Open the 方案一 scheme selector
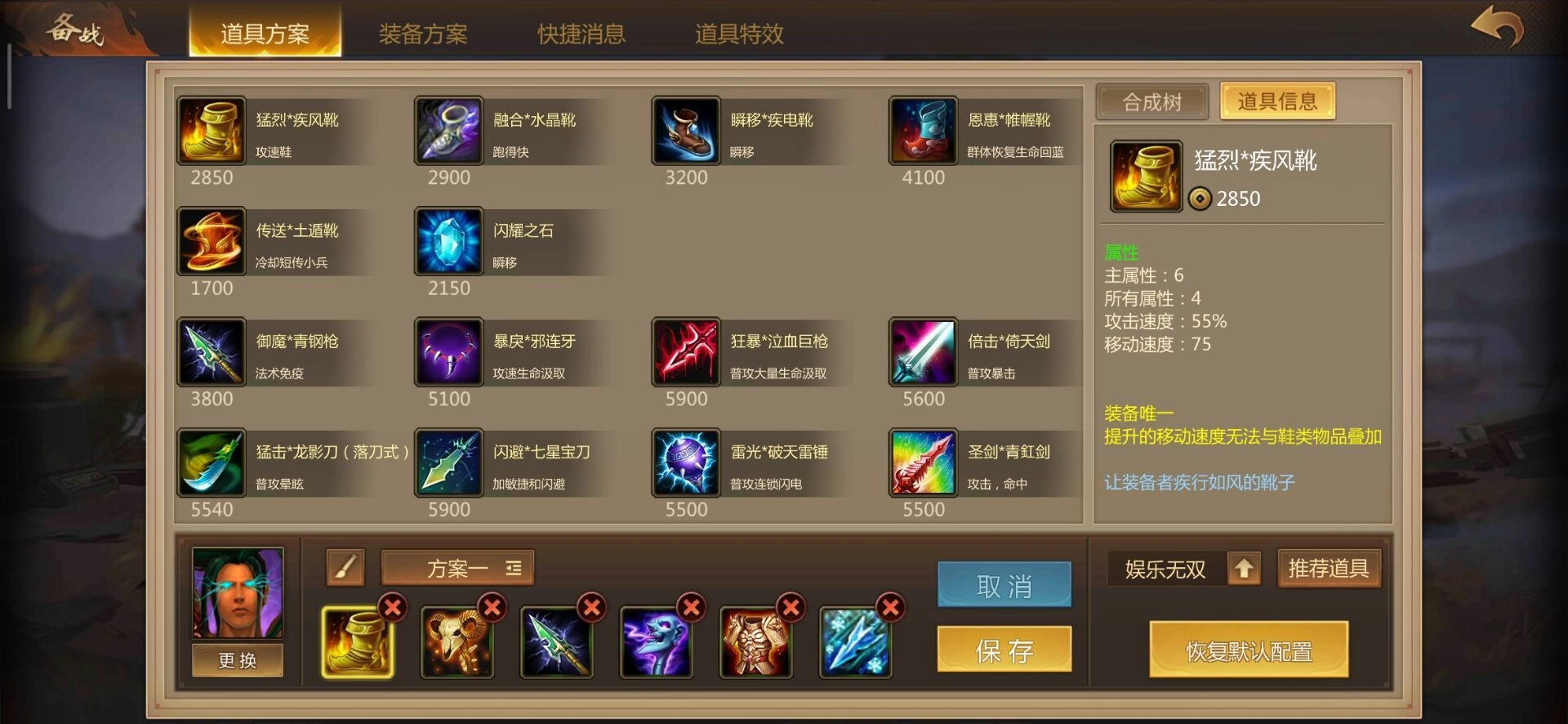Viewport: 1568px width, 724px height. coord(457,567)
